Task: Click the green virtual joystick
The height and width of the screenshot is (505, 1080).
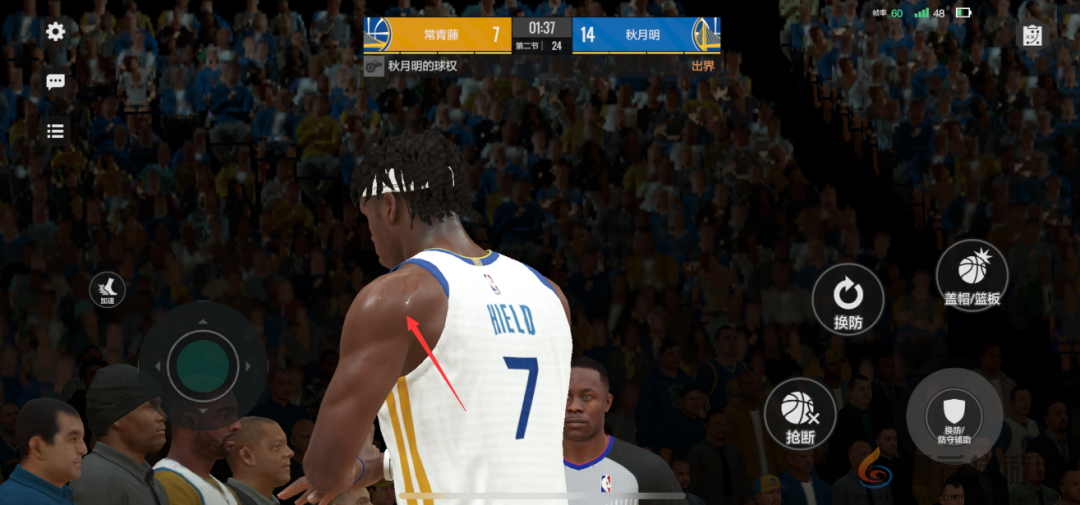Action: click(x=203, y=365)
